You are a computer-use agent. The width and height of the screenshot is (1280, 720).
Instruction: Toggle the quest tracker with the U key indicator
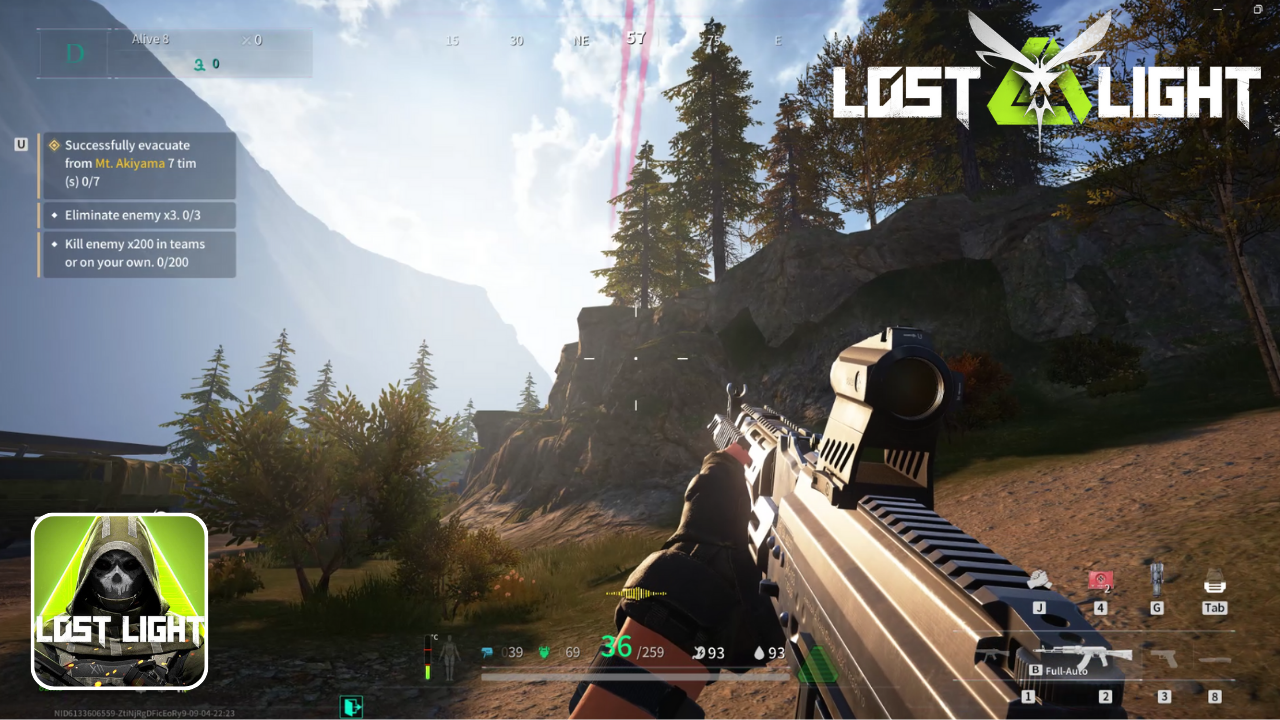[x=21, y=143]
